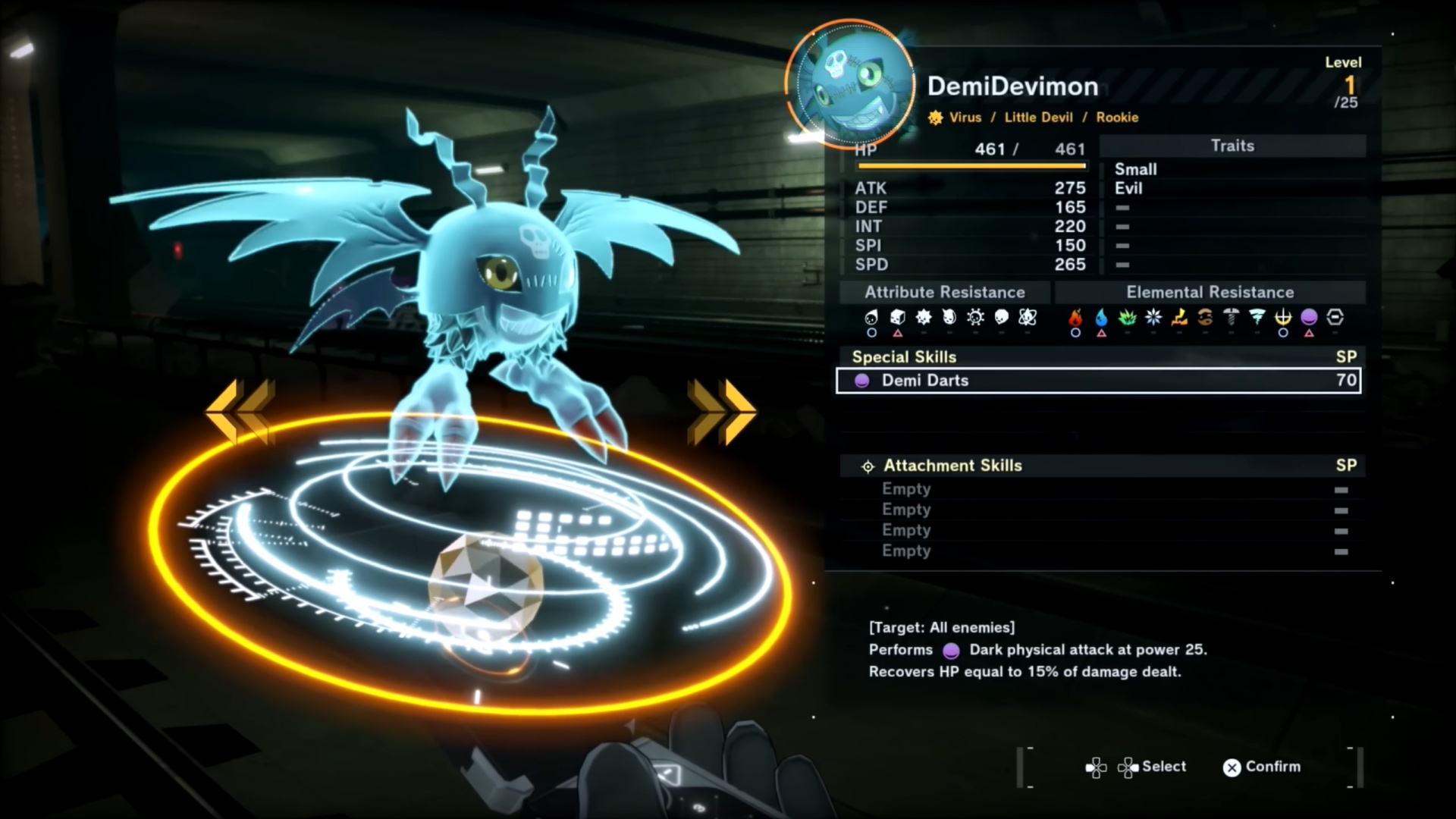This screenshot has width=1456, height=819.
Task: Select the Evil trait entry
Action: (x=1128, y=188)
